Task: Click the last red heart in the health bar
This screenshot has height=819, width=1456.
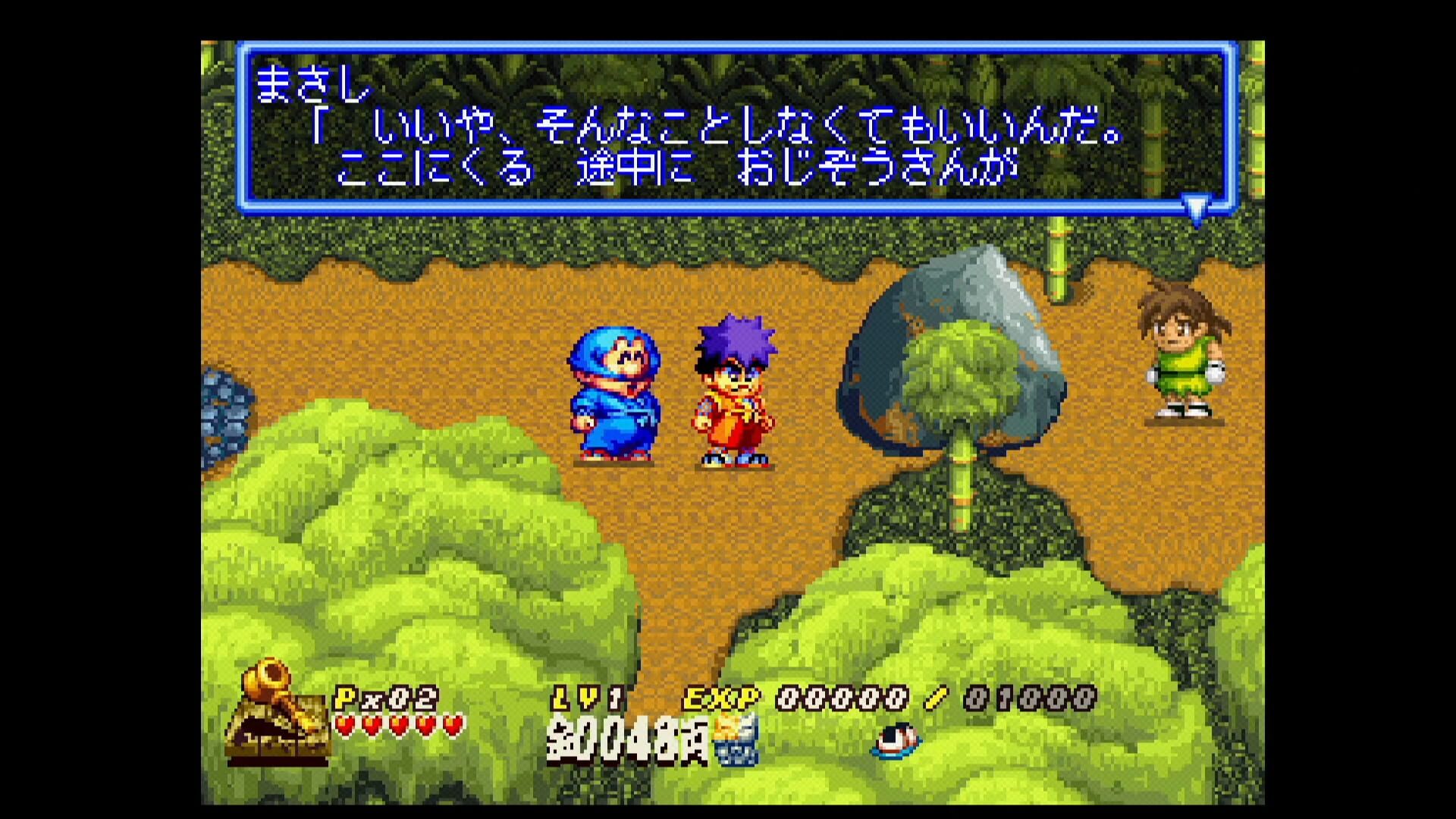Action: point(451,724)
